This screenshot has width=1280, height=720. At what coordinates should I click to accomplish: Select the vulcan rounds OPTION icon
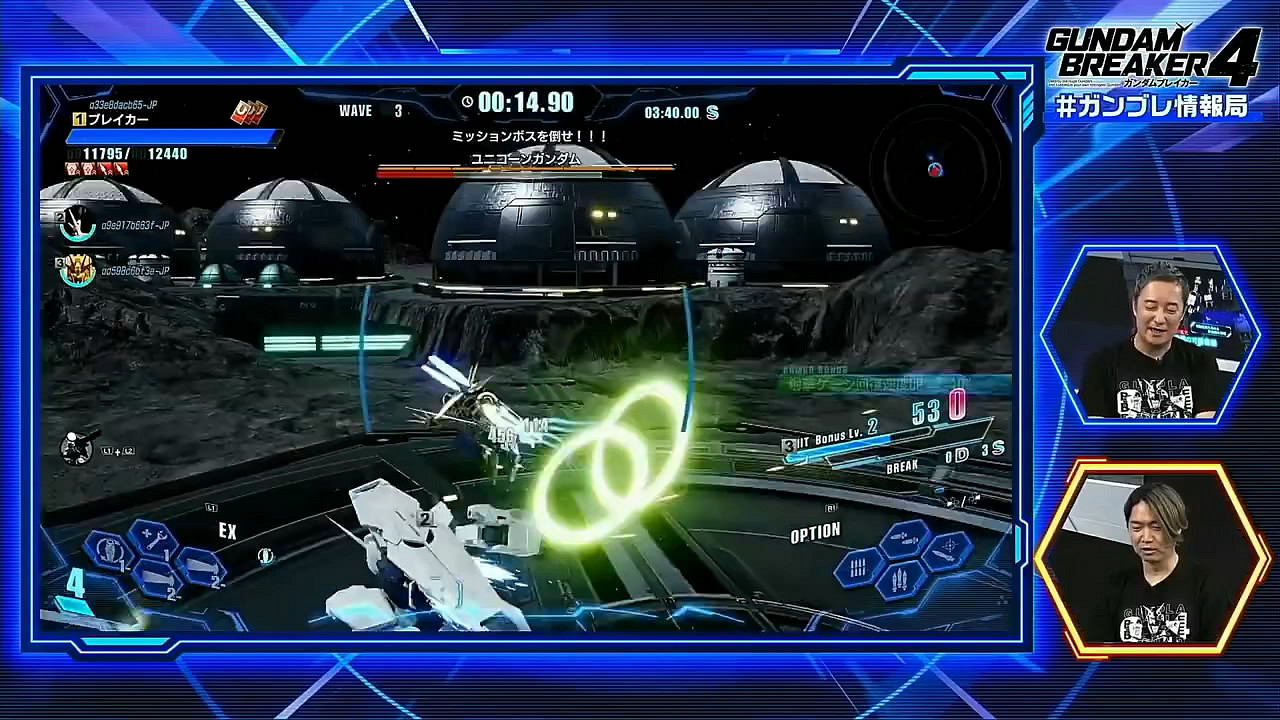856,567
